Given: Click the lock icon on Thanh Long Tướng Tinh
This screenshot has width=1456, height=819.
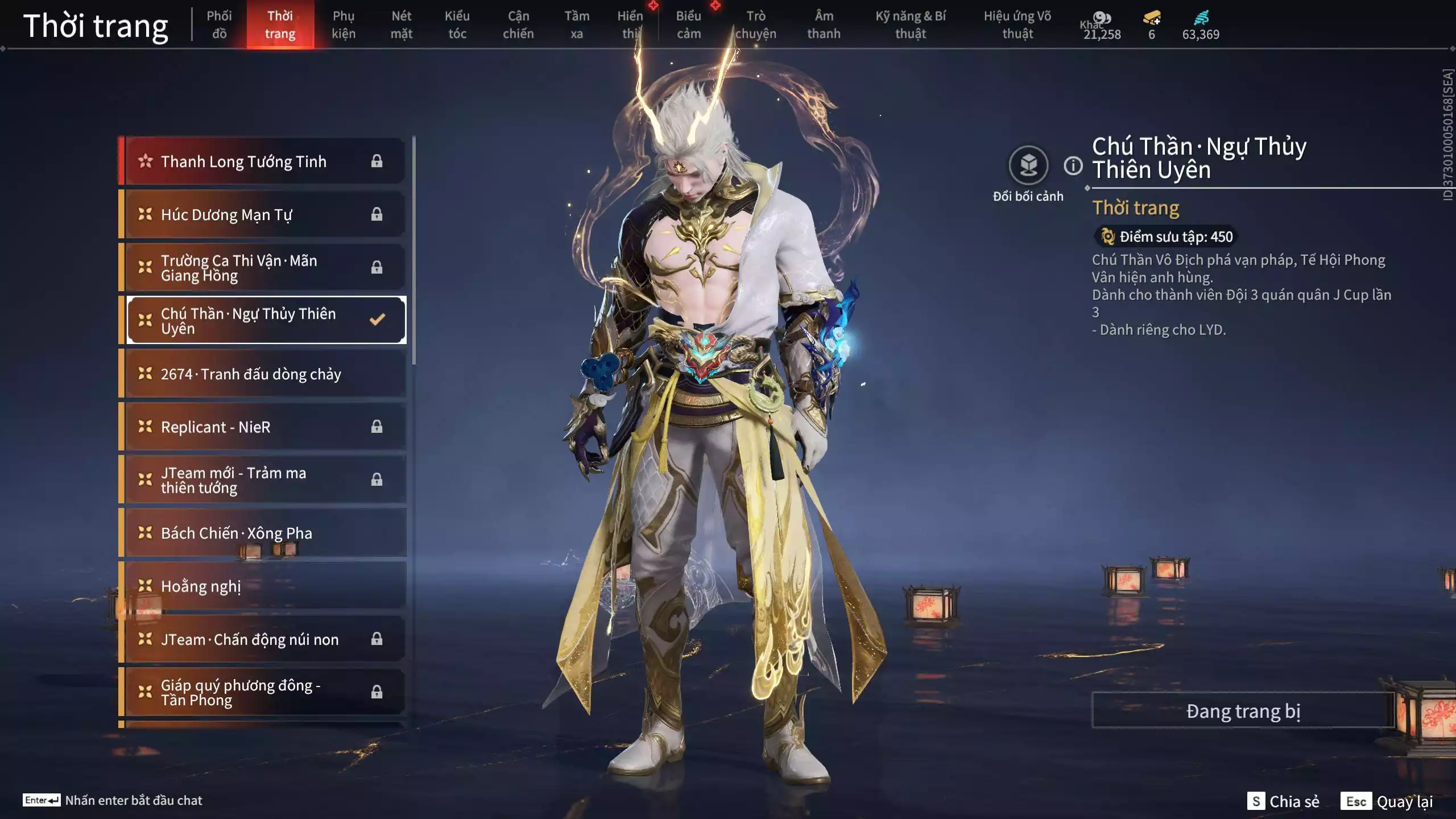Looking at the screenshot, I should click(377, 162).
